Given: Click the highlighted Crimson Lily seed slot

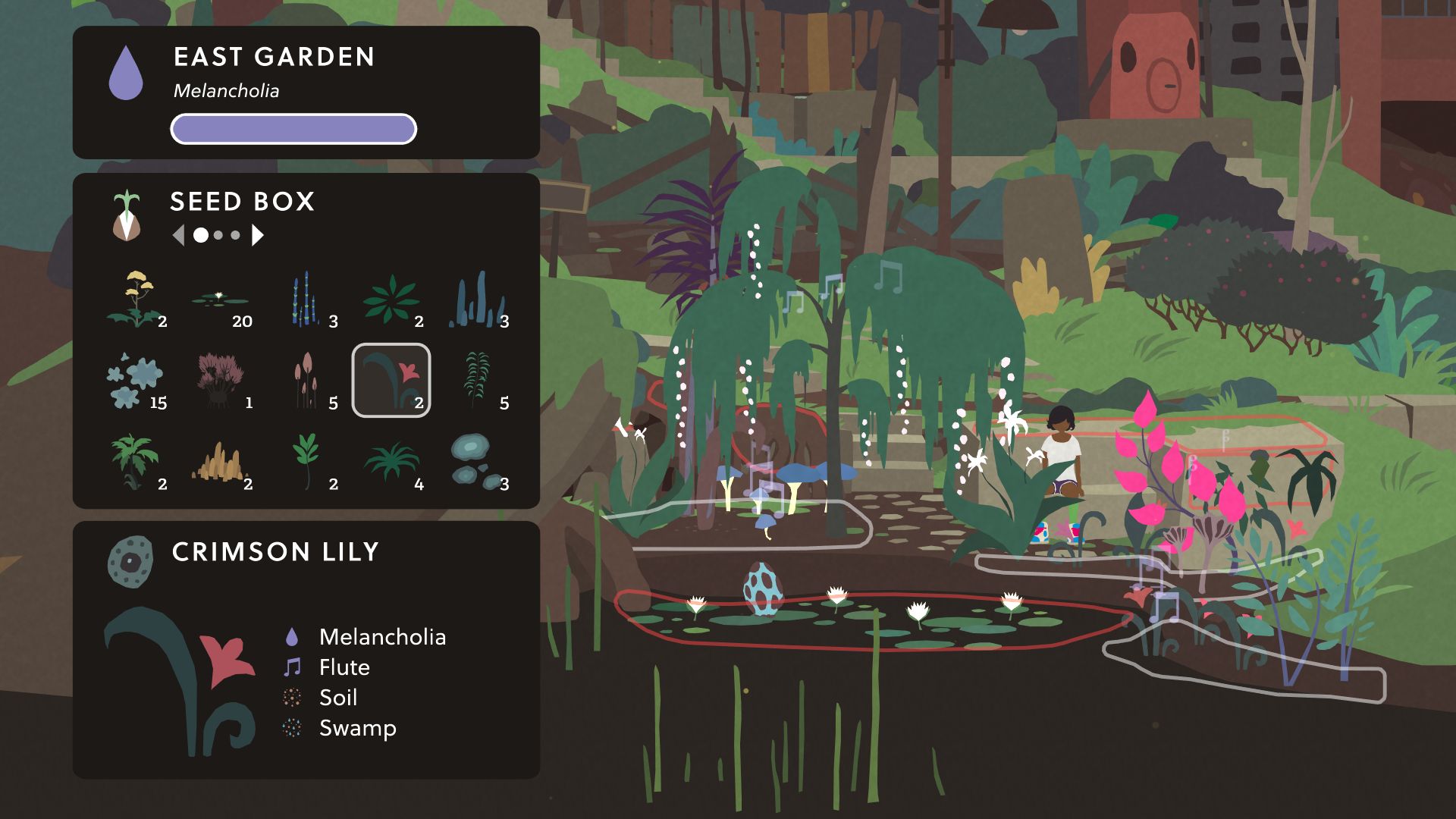Looking at the screenshot, I should tap(391, 381).
